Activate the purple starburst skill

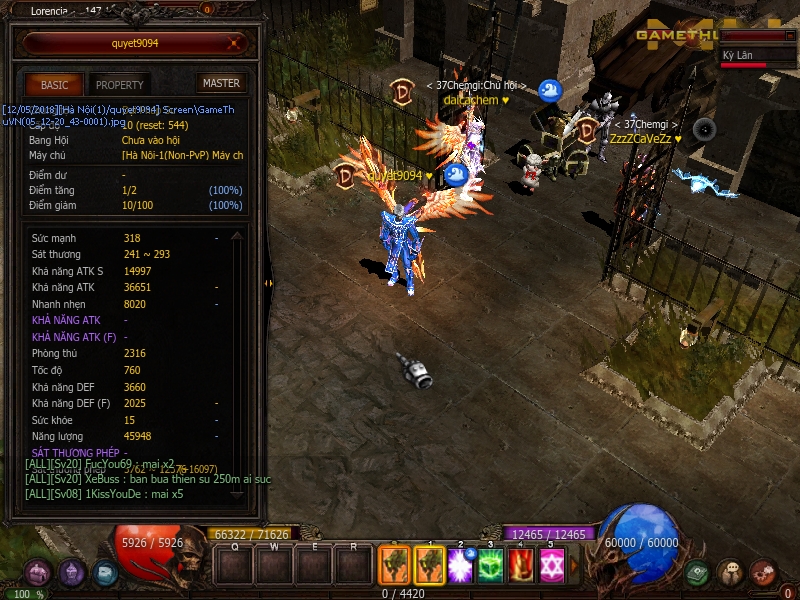coord(460,565)
